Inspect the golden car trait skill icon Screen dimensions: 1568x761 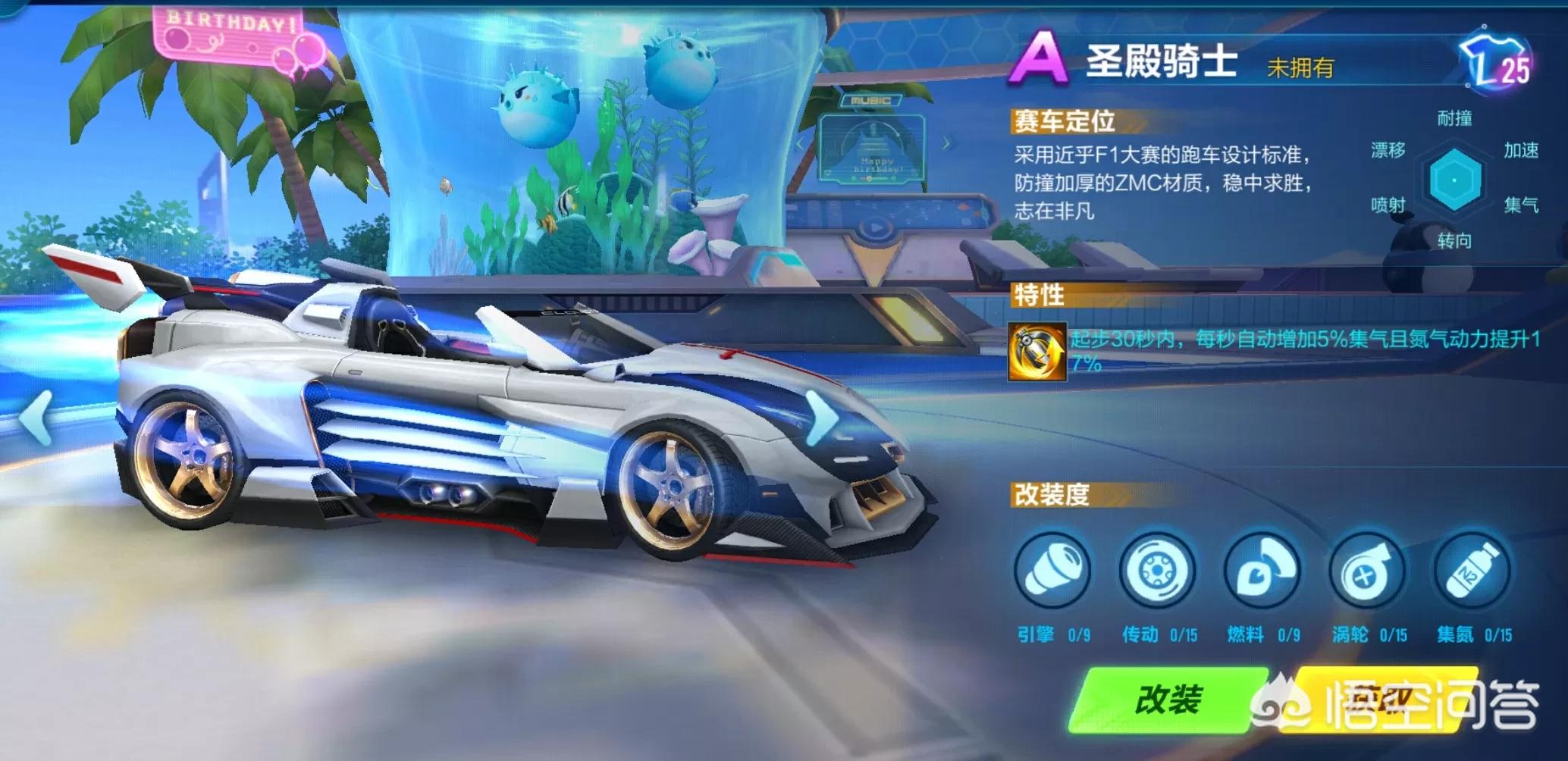pos(1037,352)
